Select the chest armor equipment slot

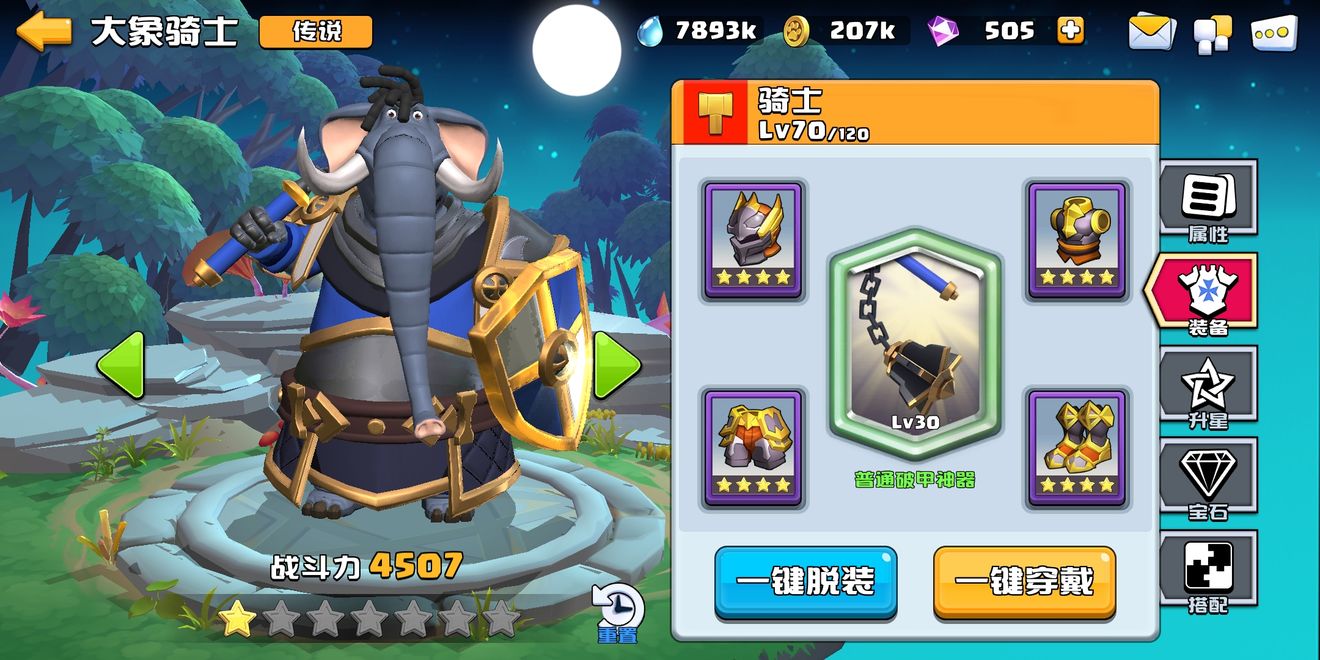[x=753, y=448]
